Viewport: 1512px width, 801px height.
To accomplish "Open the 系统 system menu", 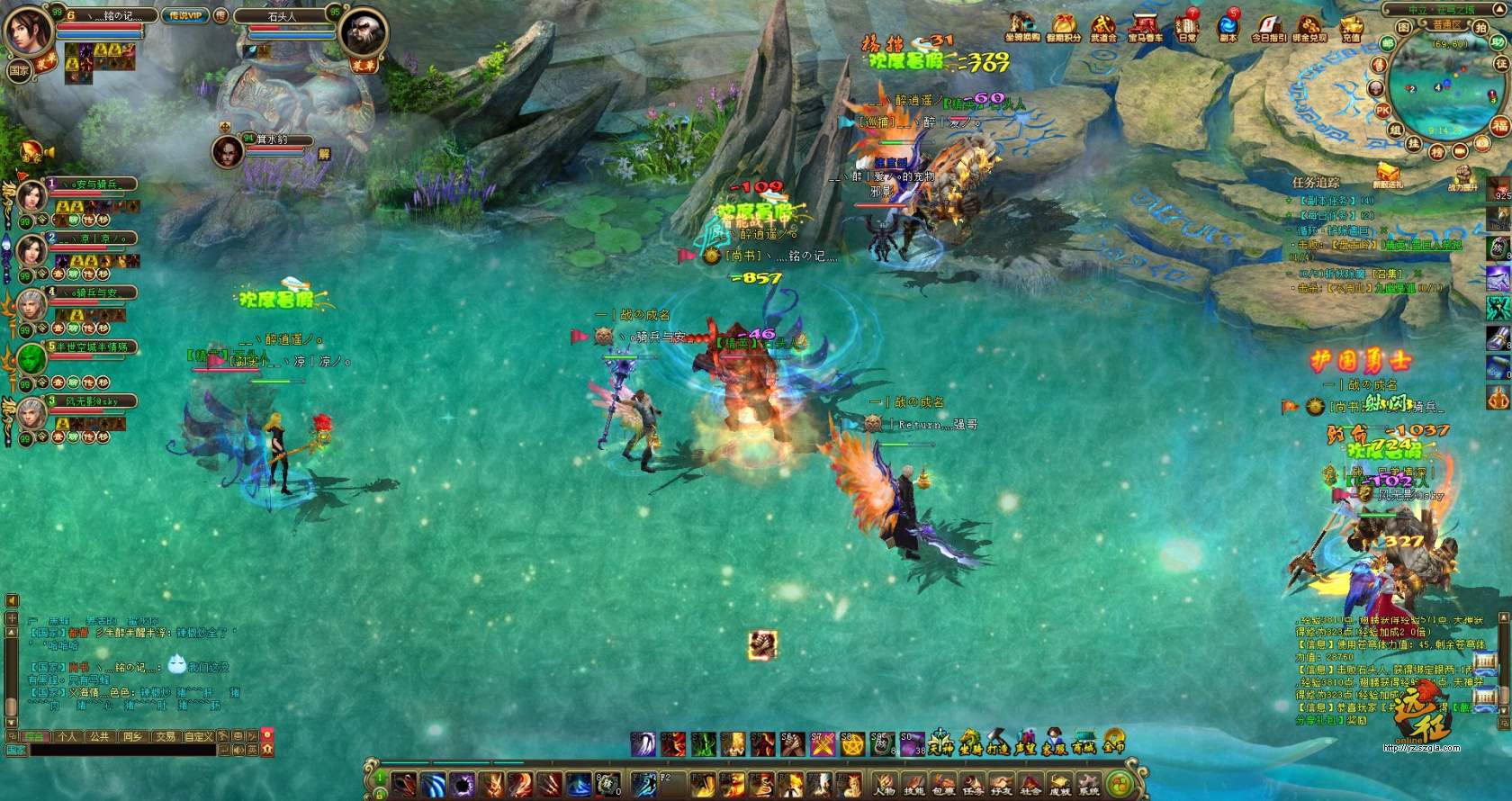I will coord(1089,784).
